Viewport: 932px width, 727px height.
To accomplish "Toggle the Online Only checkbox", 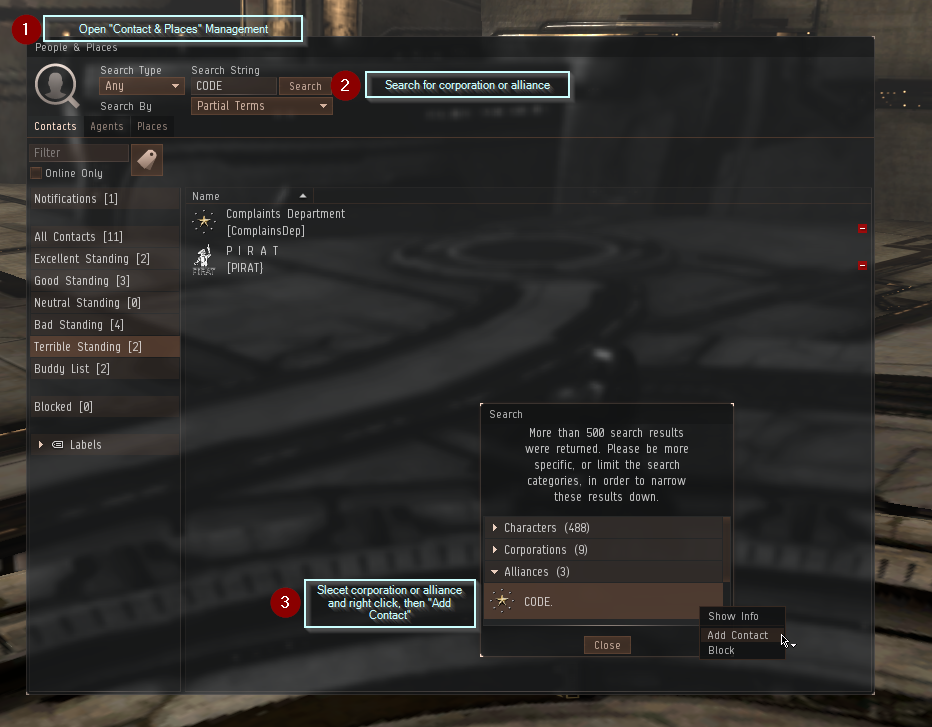I will [x=37, y=174].
